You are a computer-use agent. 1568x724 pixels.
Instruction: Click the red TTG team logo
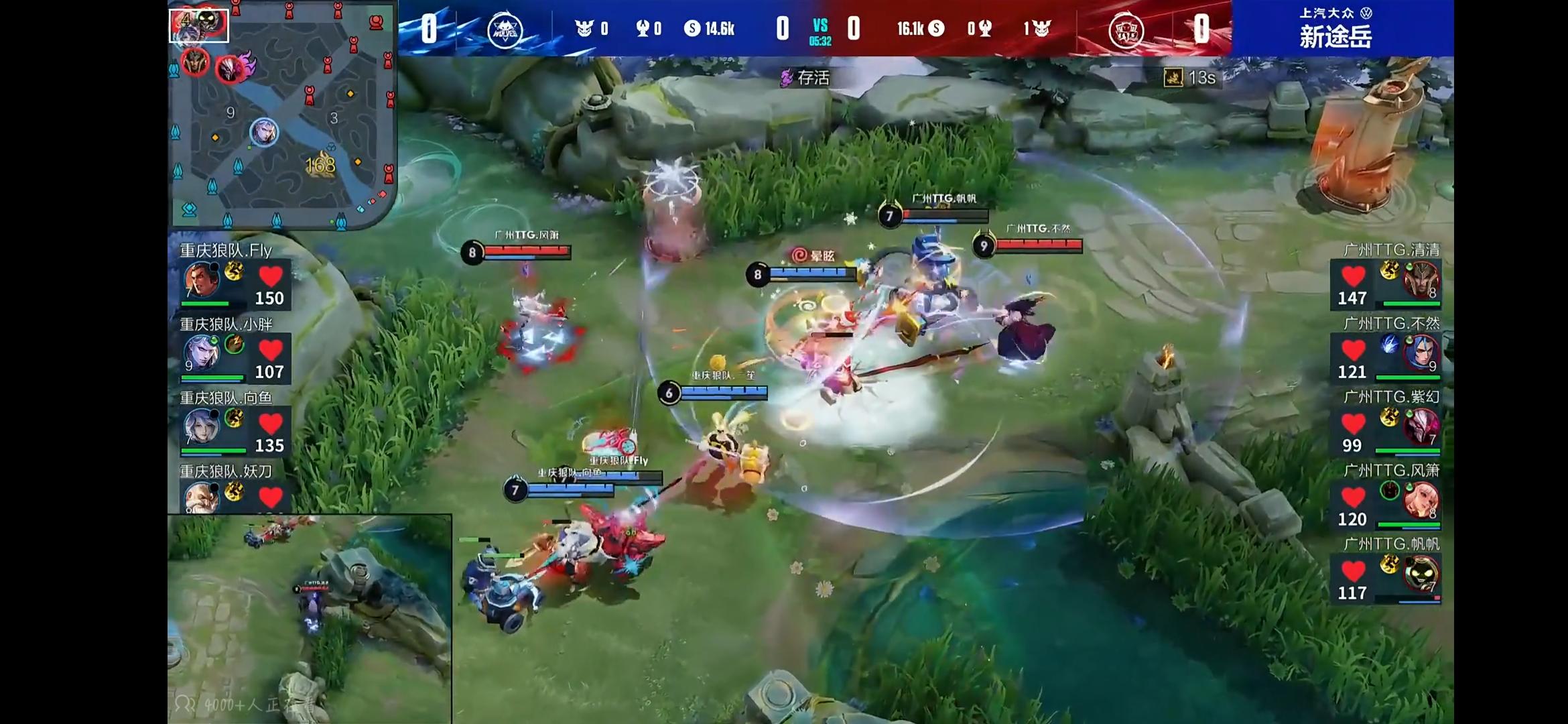pos(1126,30)
